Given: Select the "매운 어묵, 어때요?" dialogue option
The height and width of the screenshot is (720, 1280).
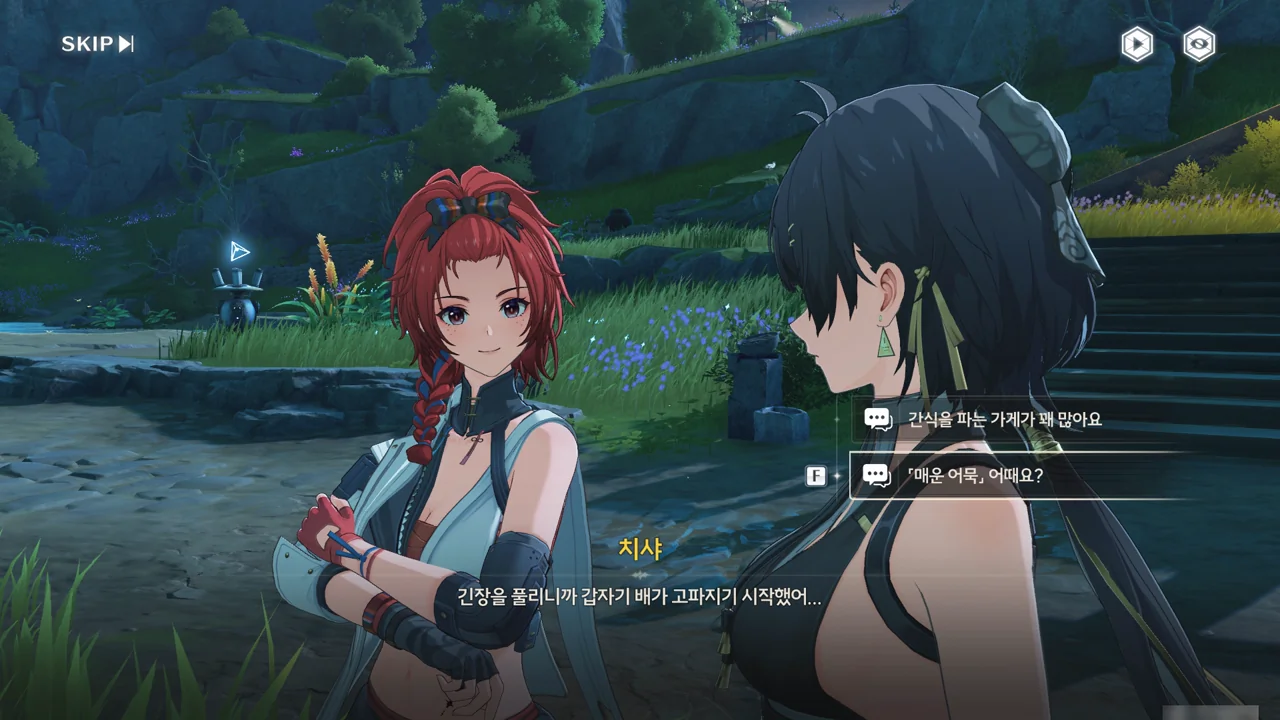Looking at the screenshot, I should click(975, 475).
